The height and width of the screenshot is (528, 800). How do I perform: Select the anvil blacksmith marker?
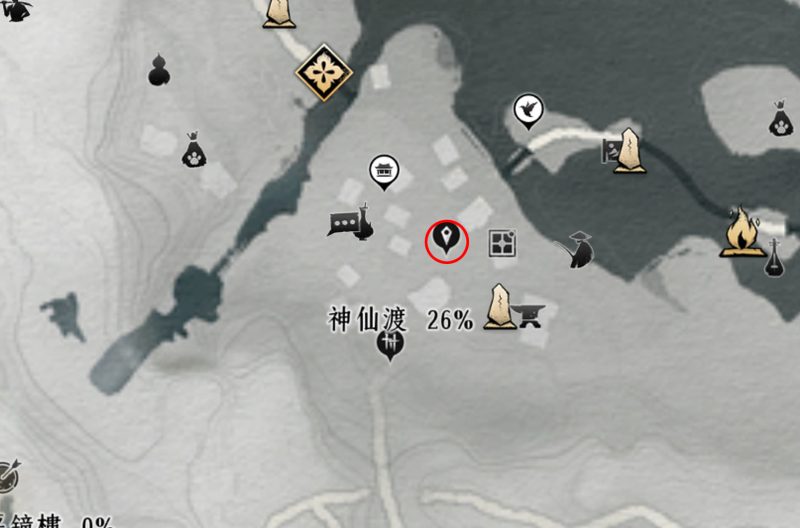point(531,316)
